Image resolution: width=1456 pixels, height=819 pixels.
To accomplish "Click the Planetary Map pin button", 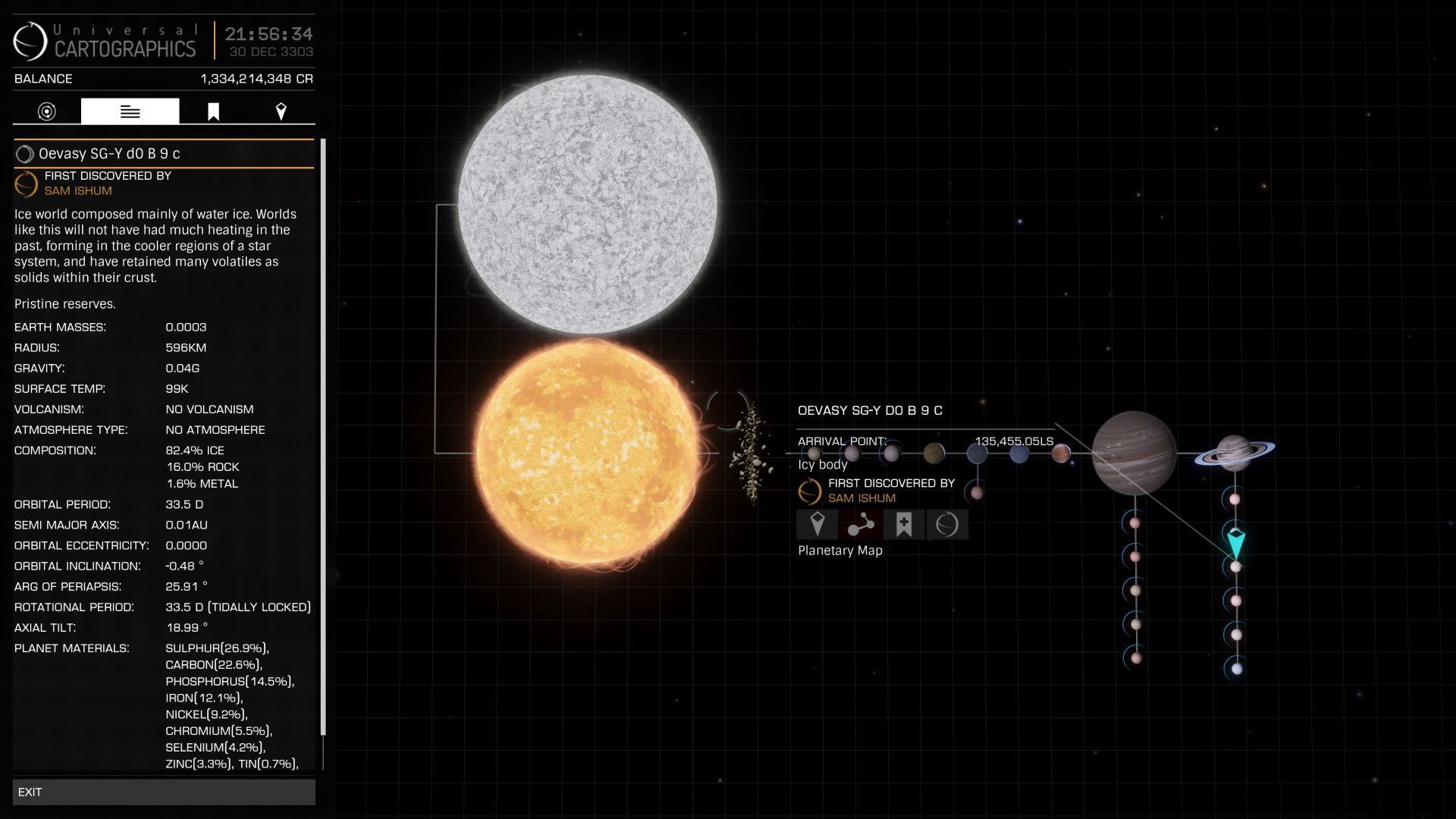I will pyautogui.click(x=817, y=524).
